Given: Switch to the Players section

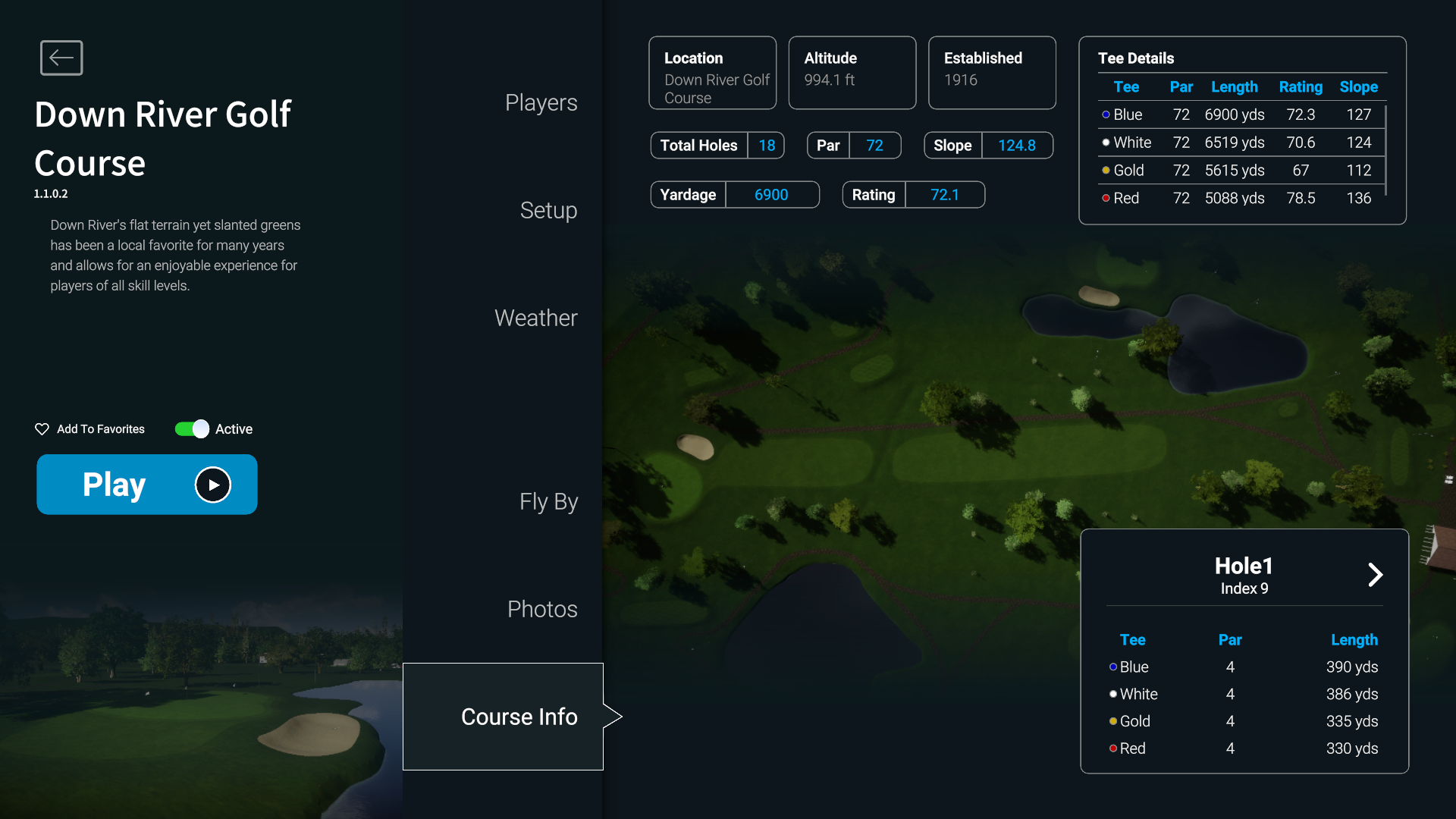Looking at the screenshot, I should pos(541,102).
